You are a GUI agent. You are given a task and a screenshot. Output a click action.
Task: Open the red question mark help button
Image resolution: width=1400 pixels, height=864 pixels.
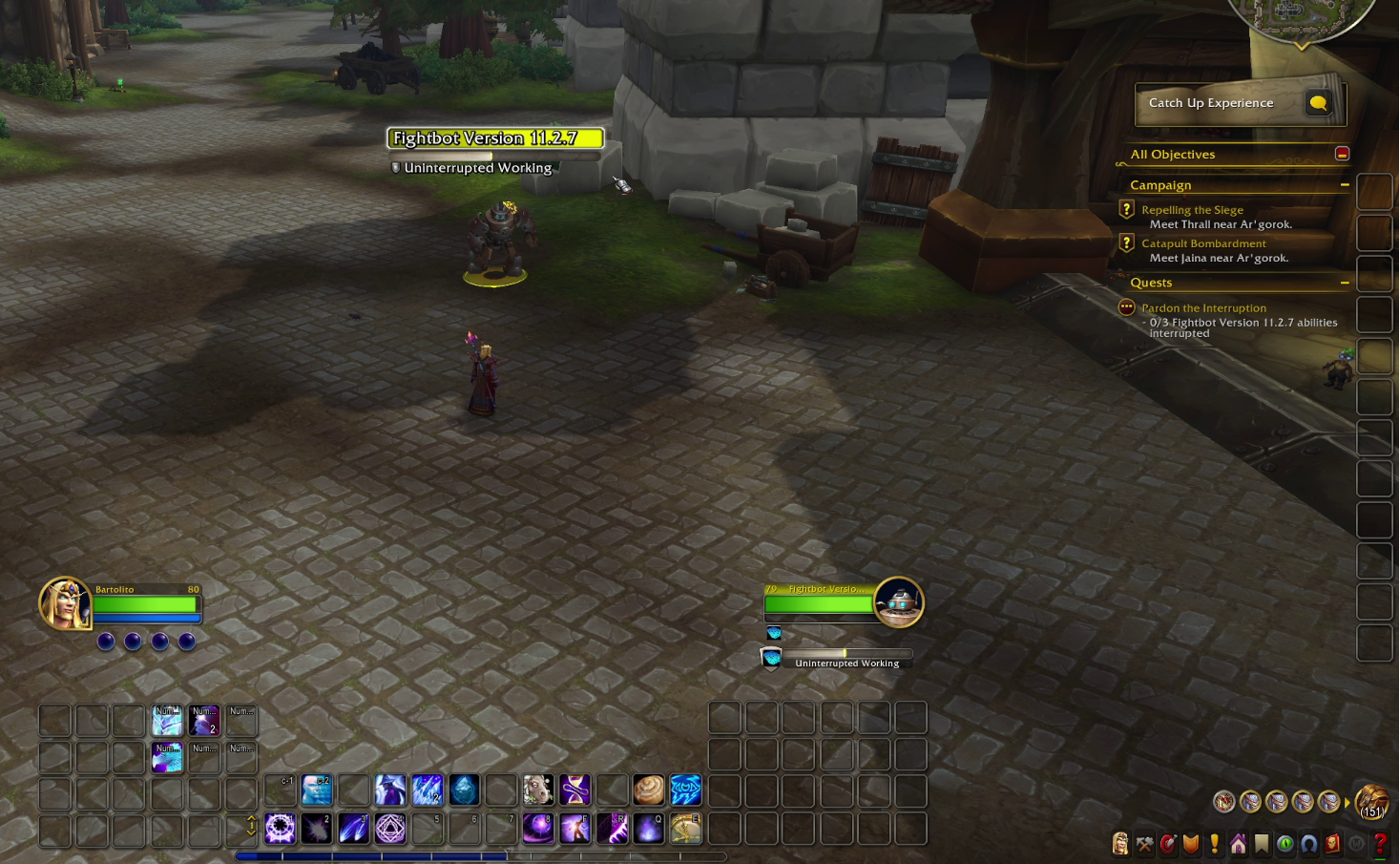[1380, 844]
